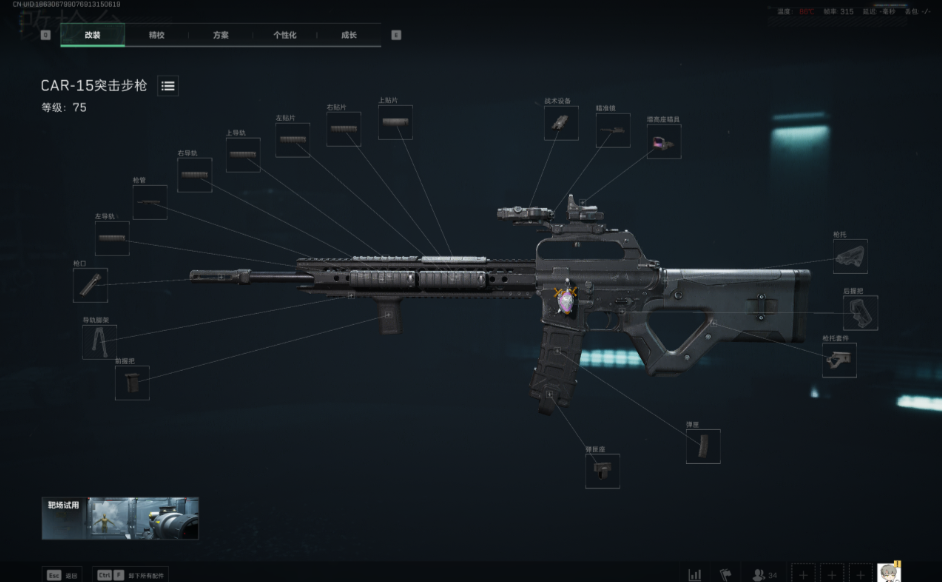Select the 枪口 muzzle attachment slot
942x582 pixels.
90,286
